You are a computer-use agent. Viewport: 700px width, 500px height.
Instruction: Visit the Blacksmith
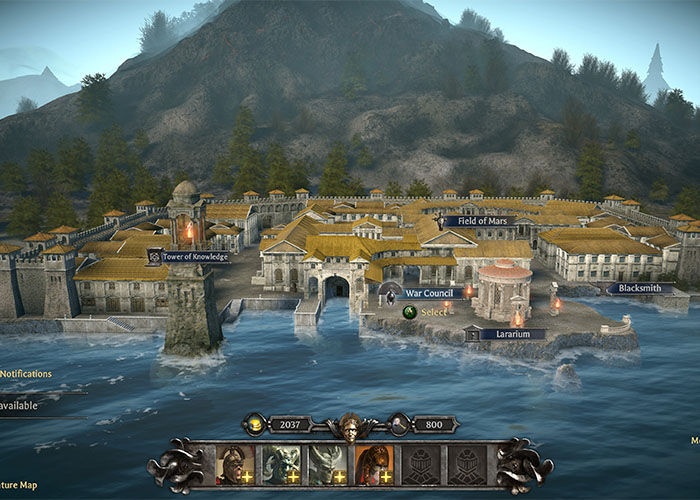(638, 288)
